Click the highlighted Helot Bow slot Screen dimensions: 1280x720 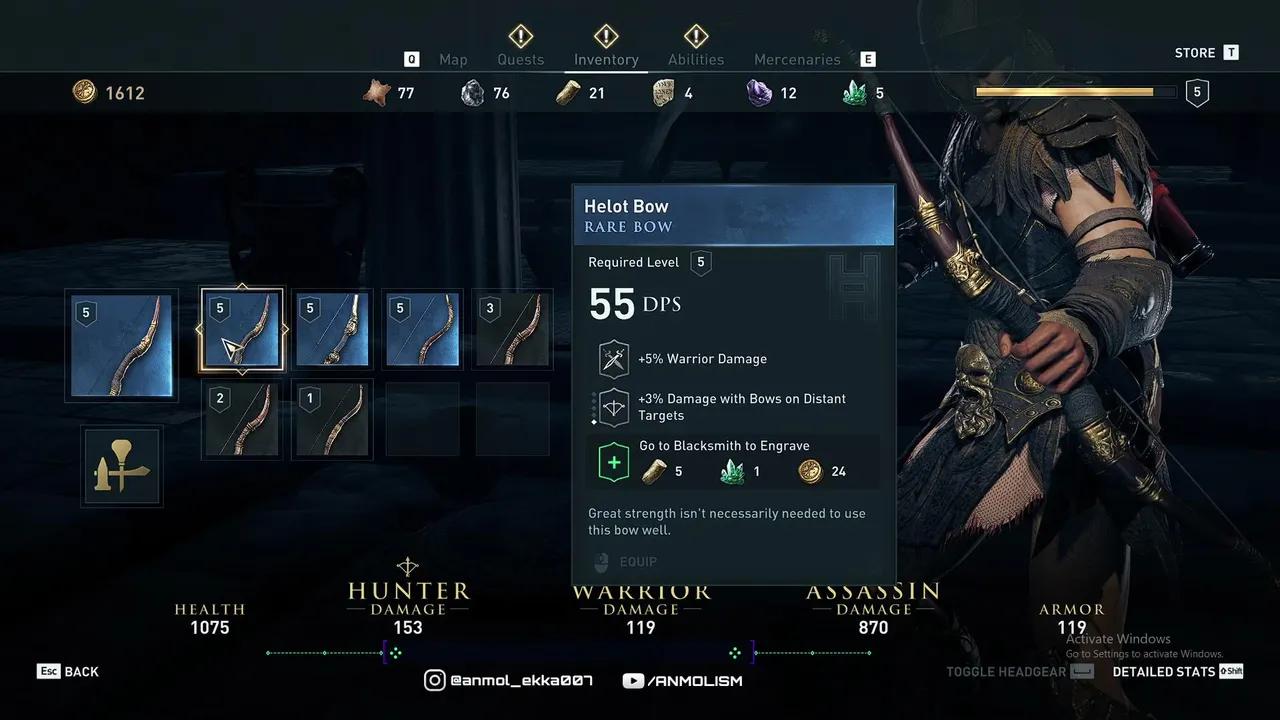[242, 329]
